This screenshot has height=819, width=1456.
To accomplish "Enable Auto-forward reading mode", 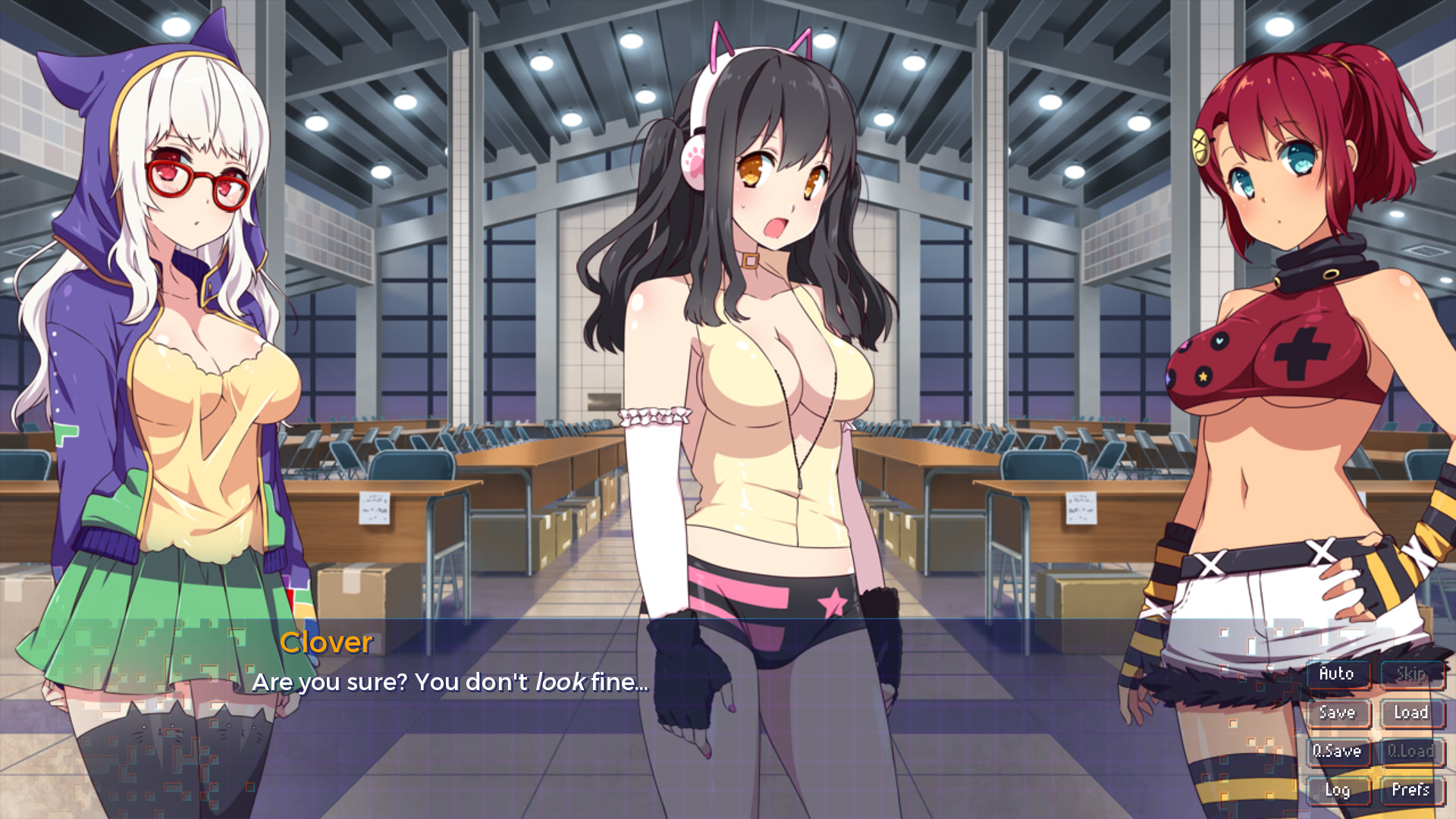I will click(1338, 673).
